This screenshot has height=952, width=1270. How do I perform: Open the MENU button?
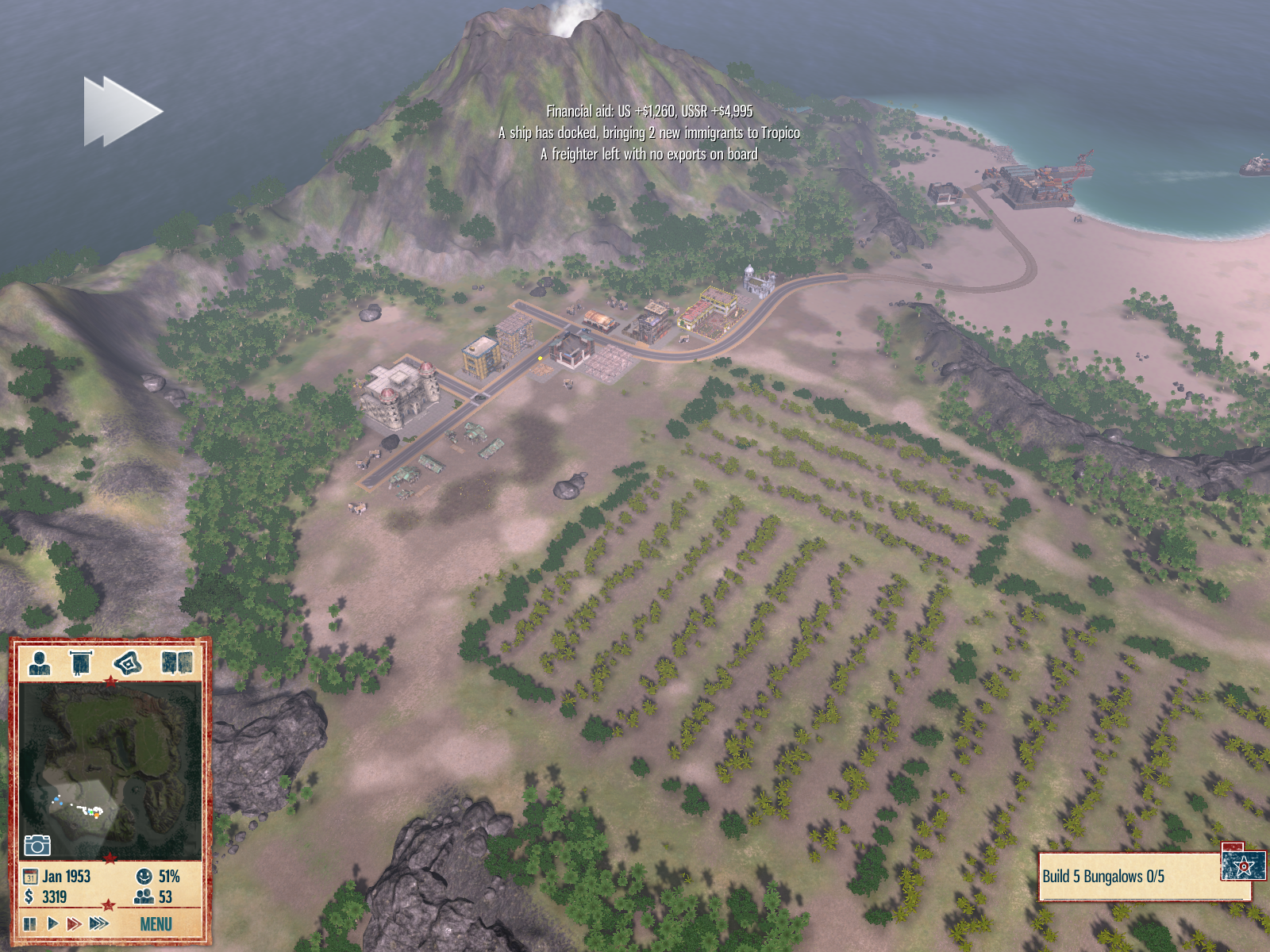pos(156,923)
